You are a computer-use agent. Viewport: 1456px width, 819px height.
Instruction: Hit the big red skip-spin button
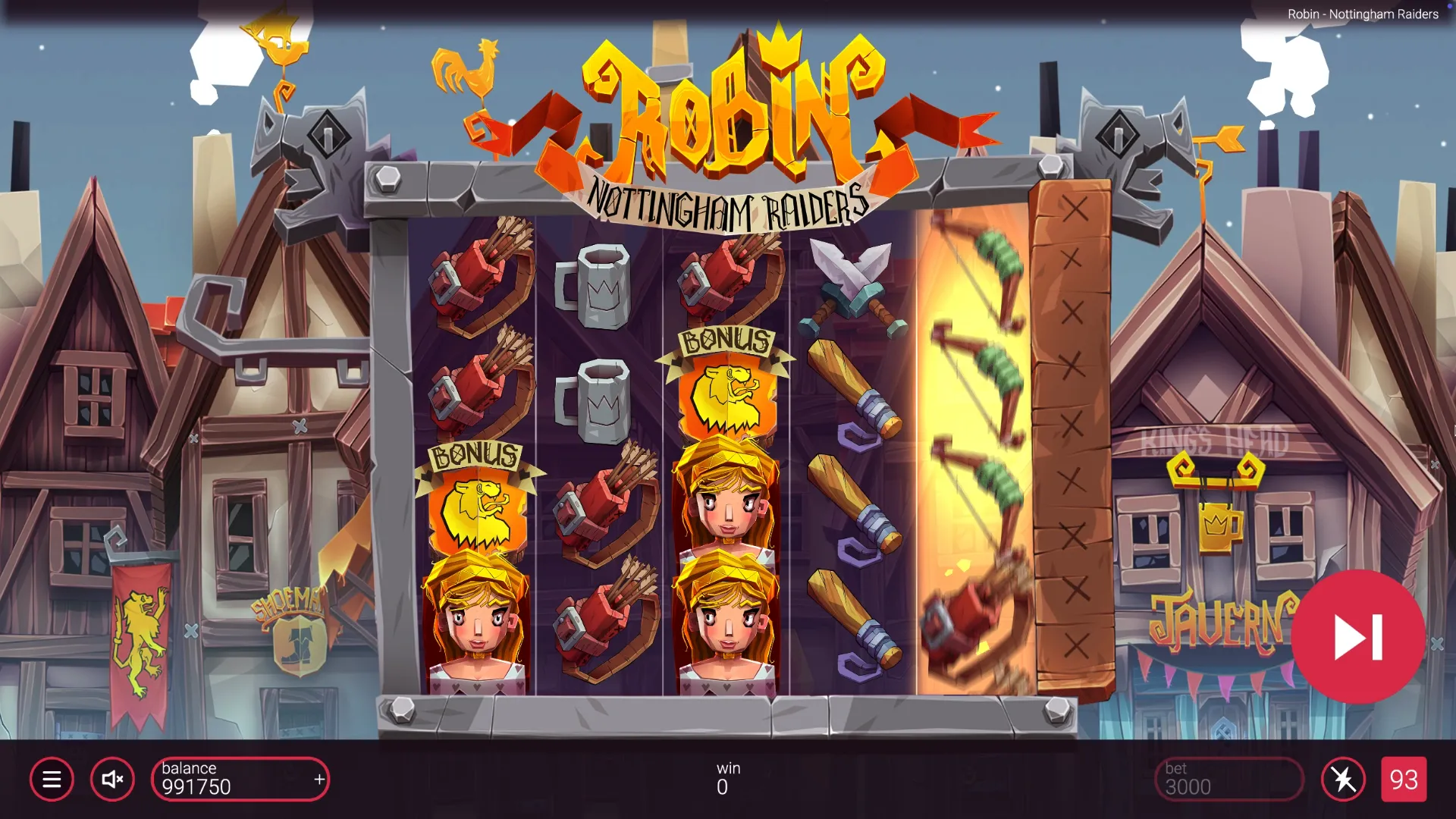[x=1358, y=637]
